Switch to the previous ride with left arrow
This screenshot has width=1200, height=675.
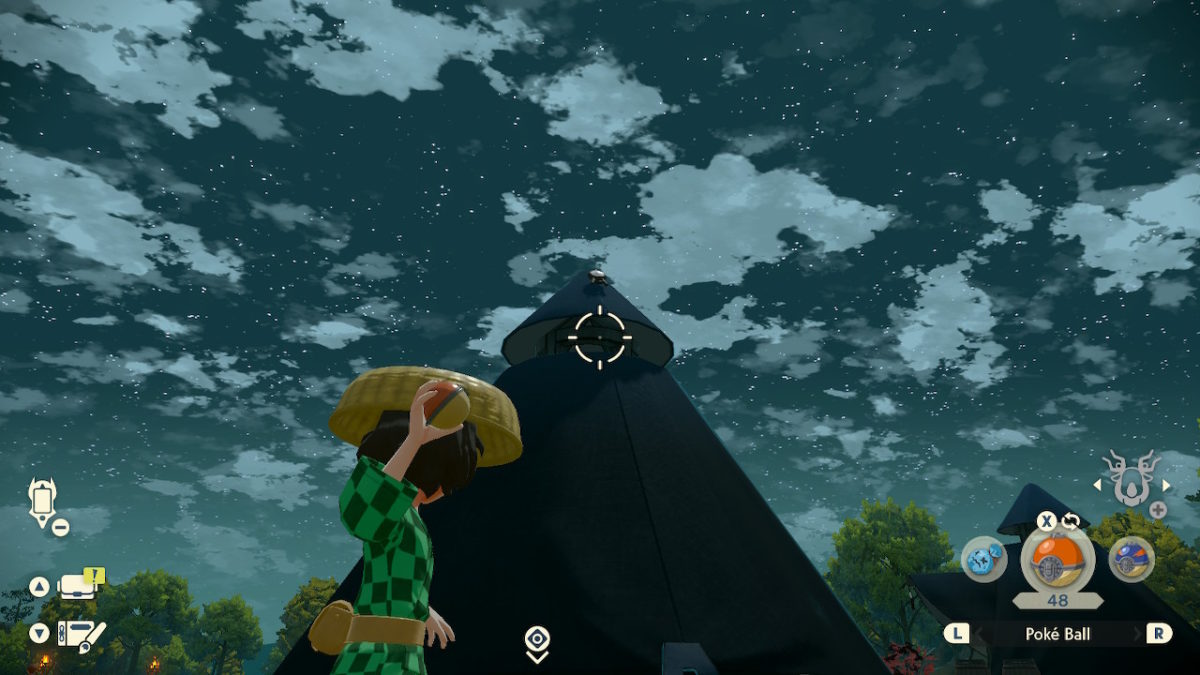pyautogui.click(x=1098, y=485)
